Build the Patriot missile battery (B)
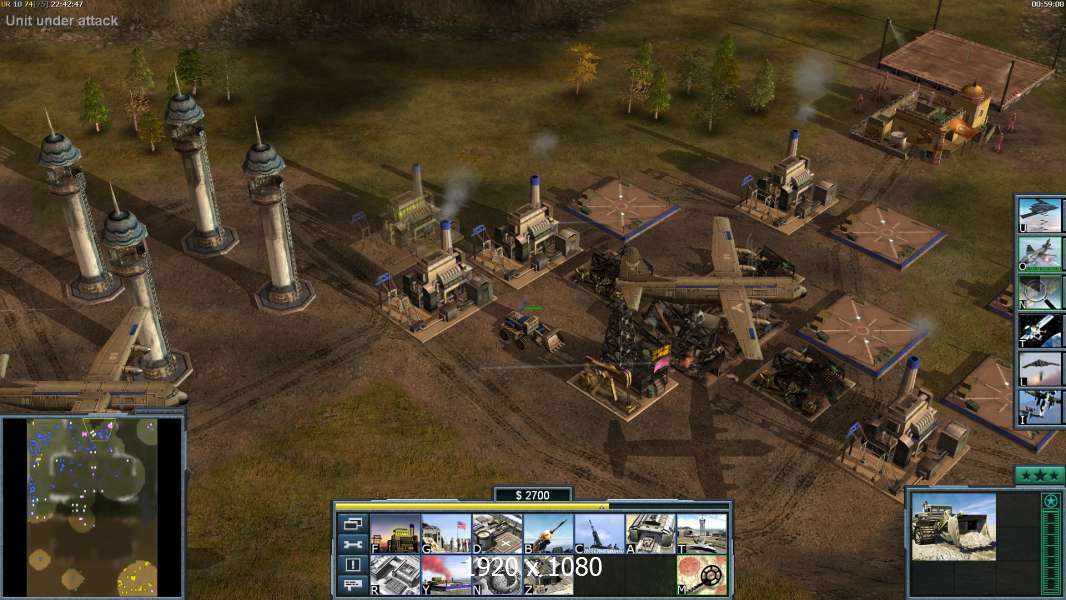The image size is (1066, 600). (x=548, y=533)
